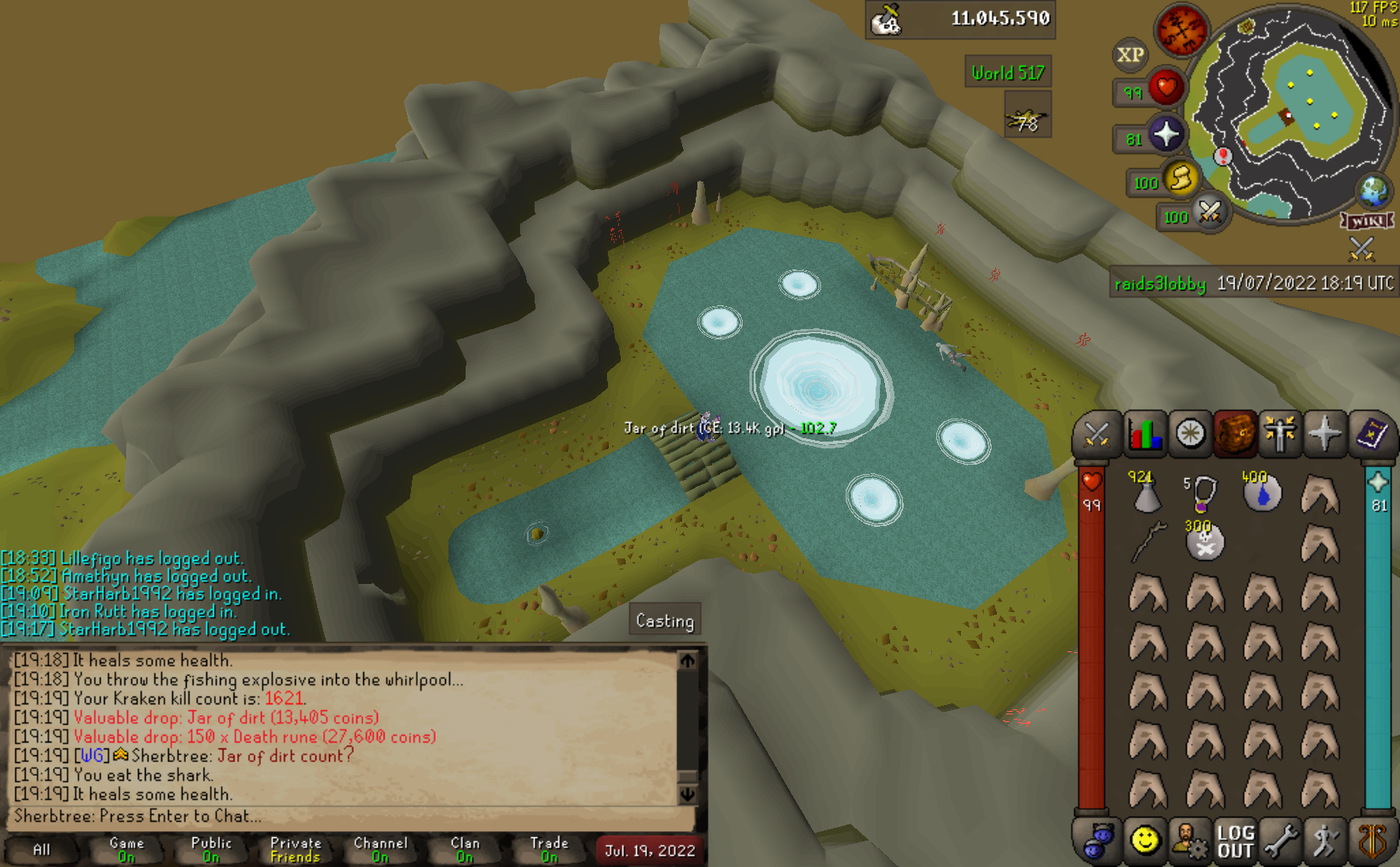Click the Wiki lookup banner

[x=1367, y=222]
